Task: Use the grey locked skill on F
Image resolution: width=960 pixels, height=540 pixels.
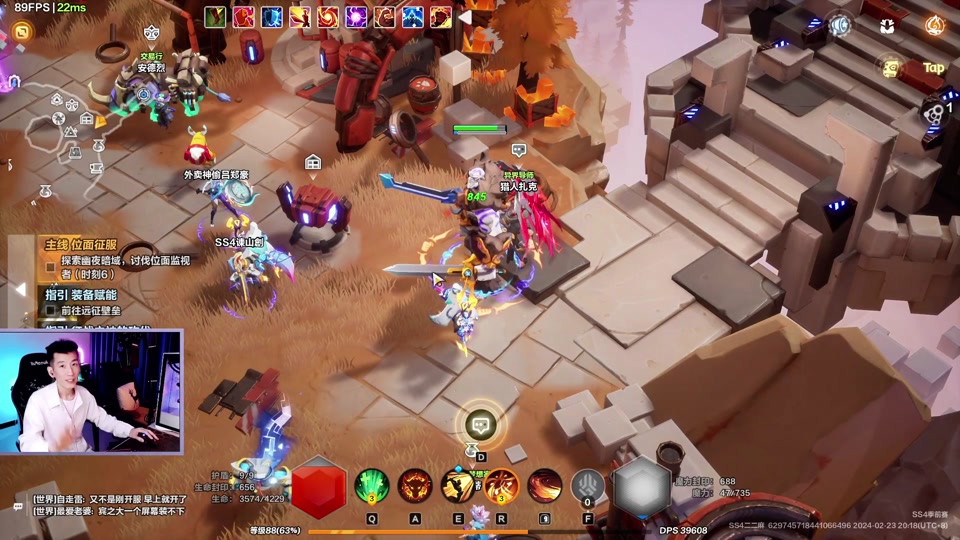Action: [588, 487]
